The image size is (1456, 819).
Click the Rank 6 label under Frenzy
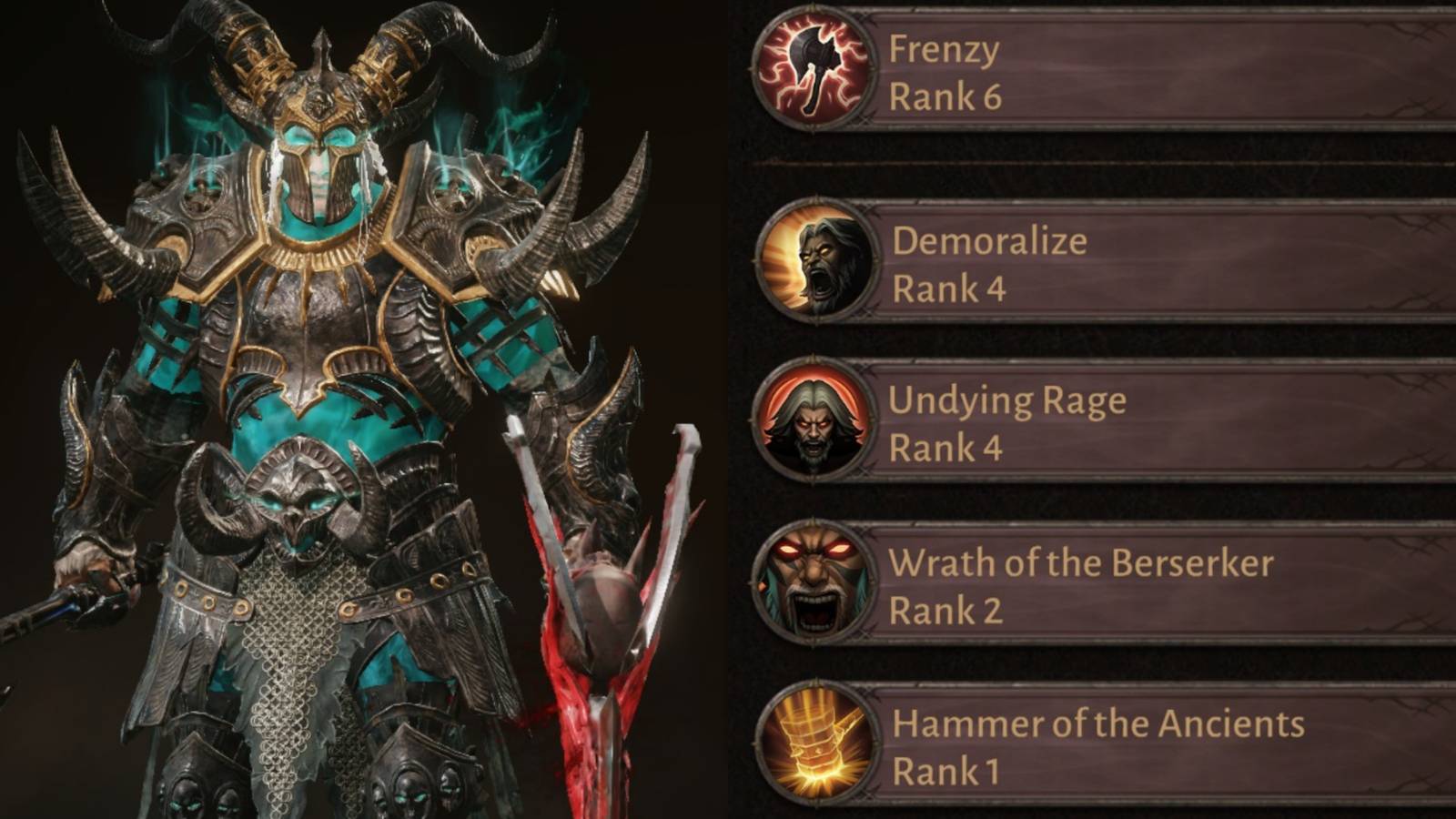click(x=946, y=96)
